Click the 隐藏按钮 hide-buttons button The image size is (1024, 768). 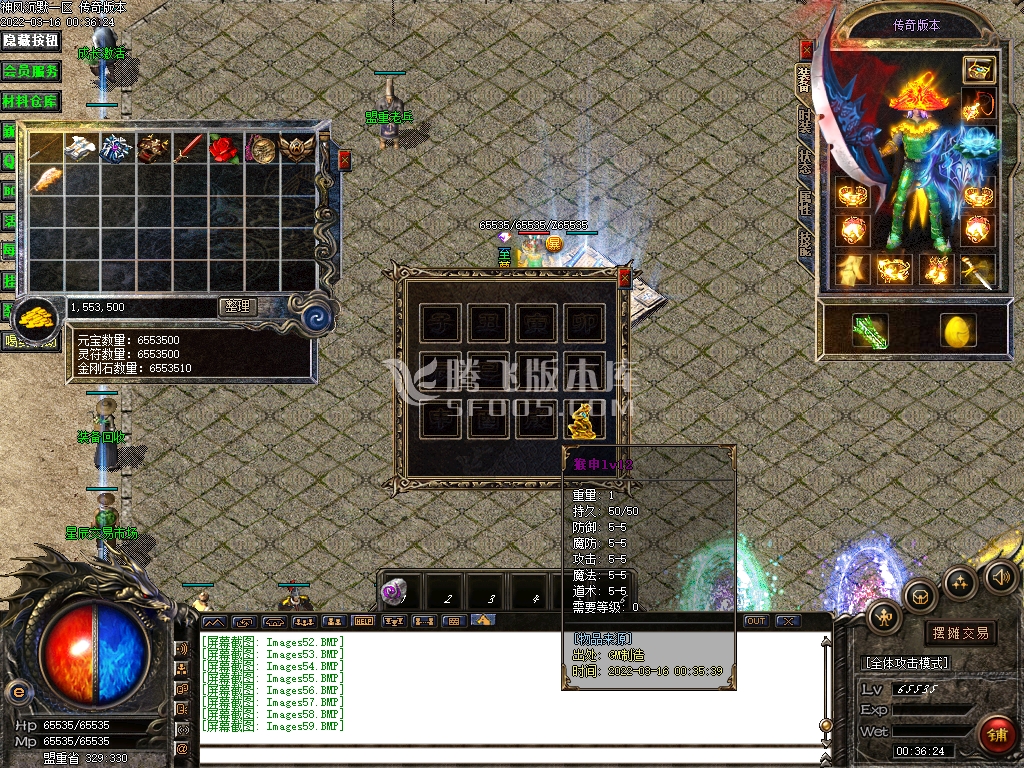point(31,41)
